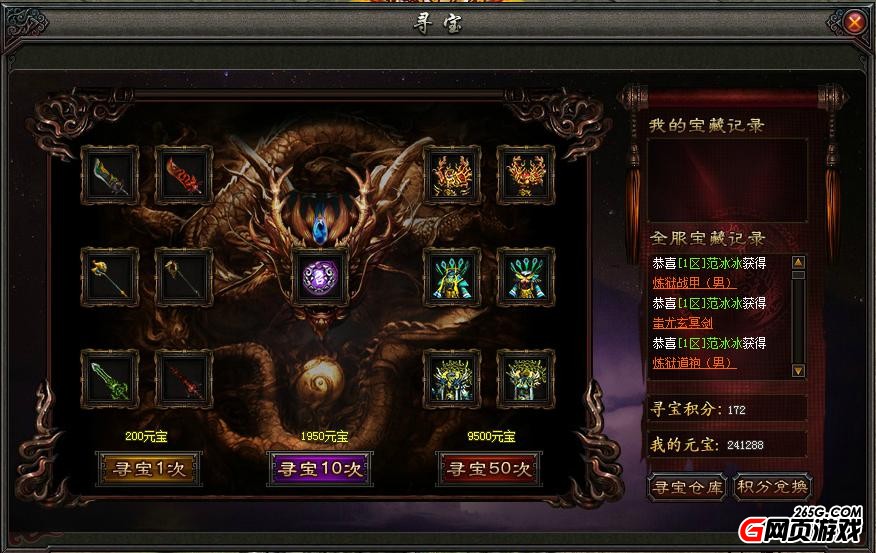Open the 炼狱道袍（男） item link
Viewport: 876px width, 553px height.
[693, 363]
